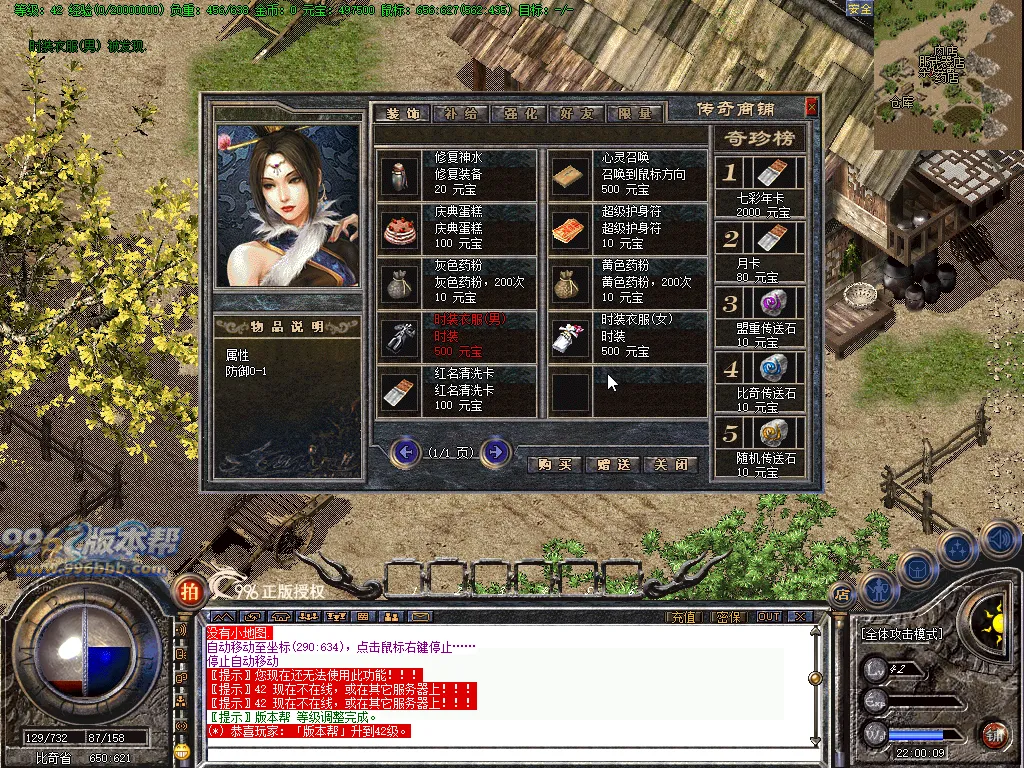Close the shop with the red X
The width and height of the screenshot is (1024, 768).
click(x=811, y=106)
